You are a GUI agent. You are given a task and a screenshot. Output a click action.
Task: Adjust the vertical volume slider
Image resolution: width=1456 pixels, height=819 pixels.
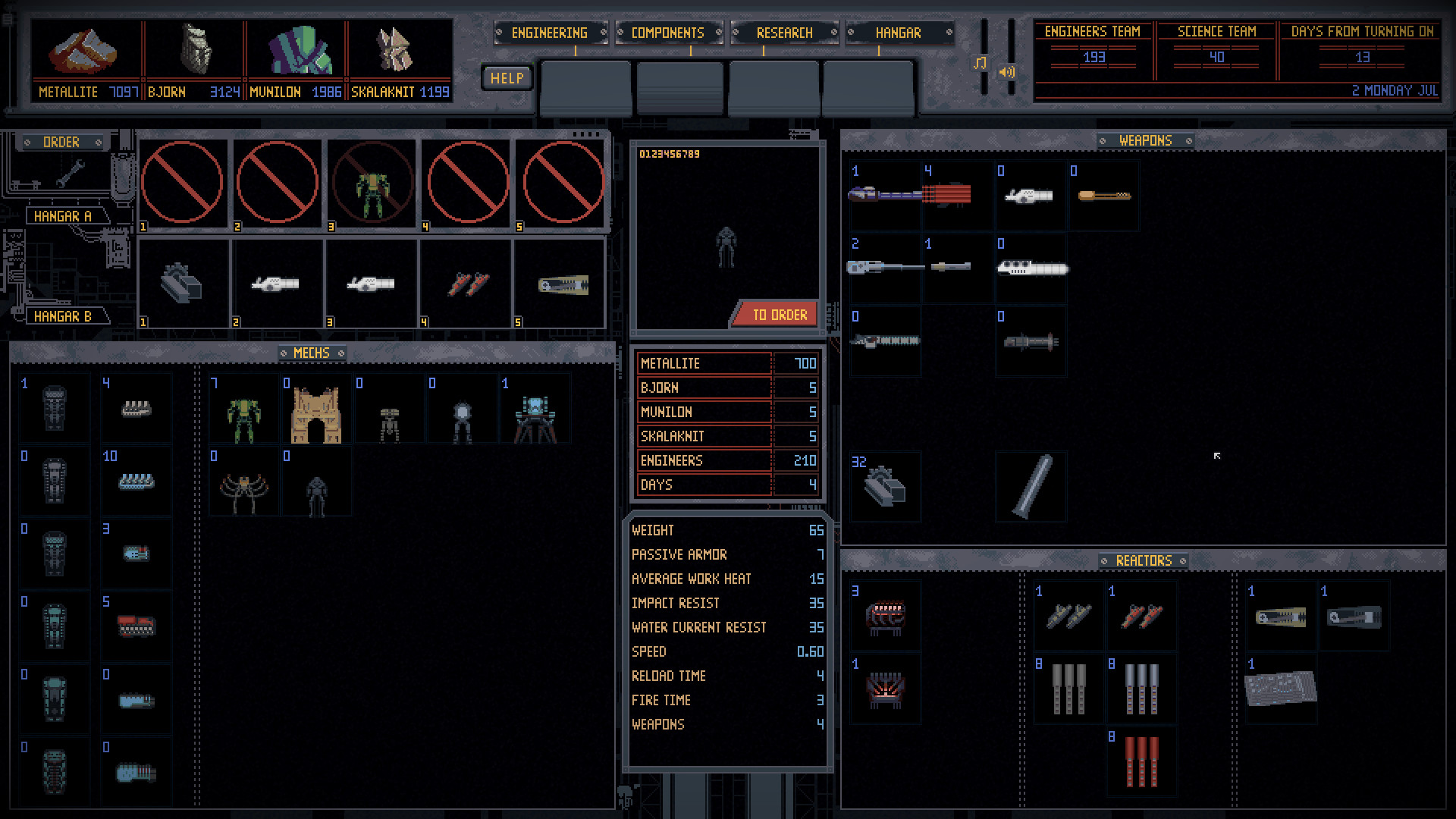coord(1012,45)
